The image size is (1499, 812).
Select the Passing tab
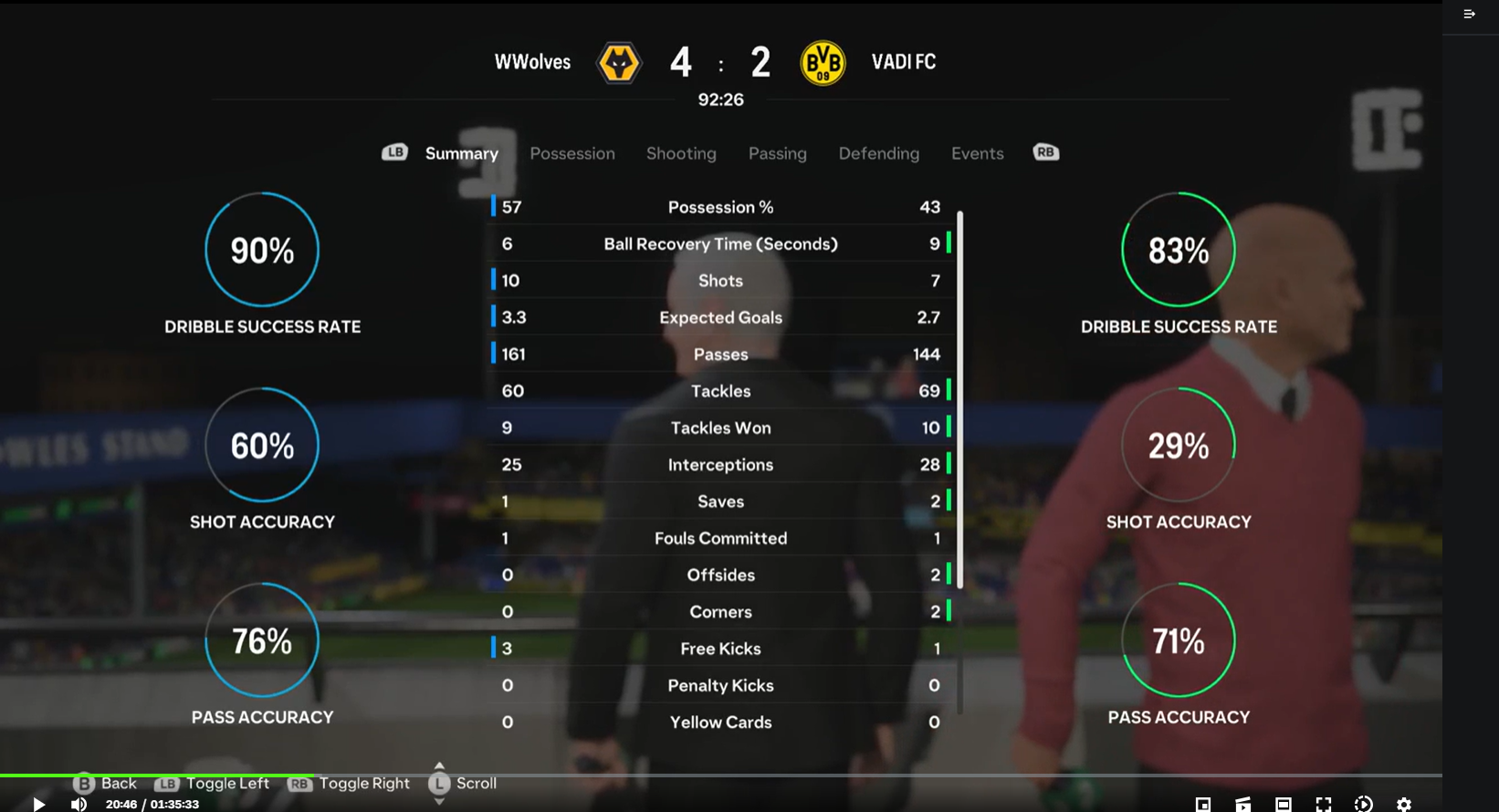pyautogui.click(x=777, y=153)
